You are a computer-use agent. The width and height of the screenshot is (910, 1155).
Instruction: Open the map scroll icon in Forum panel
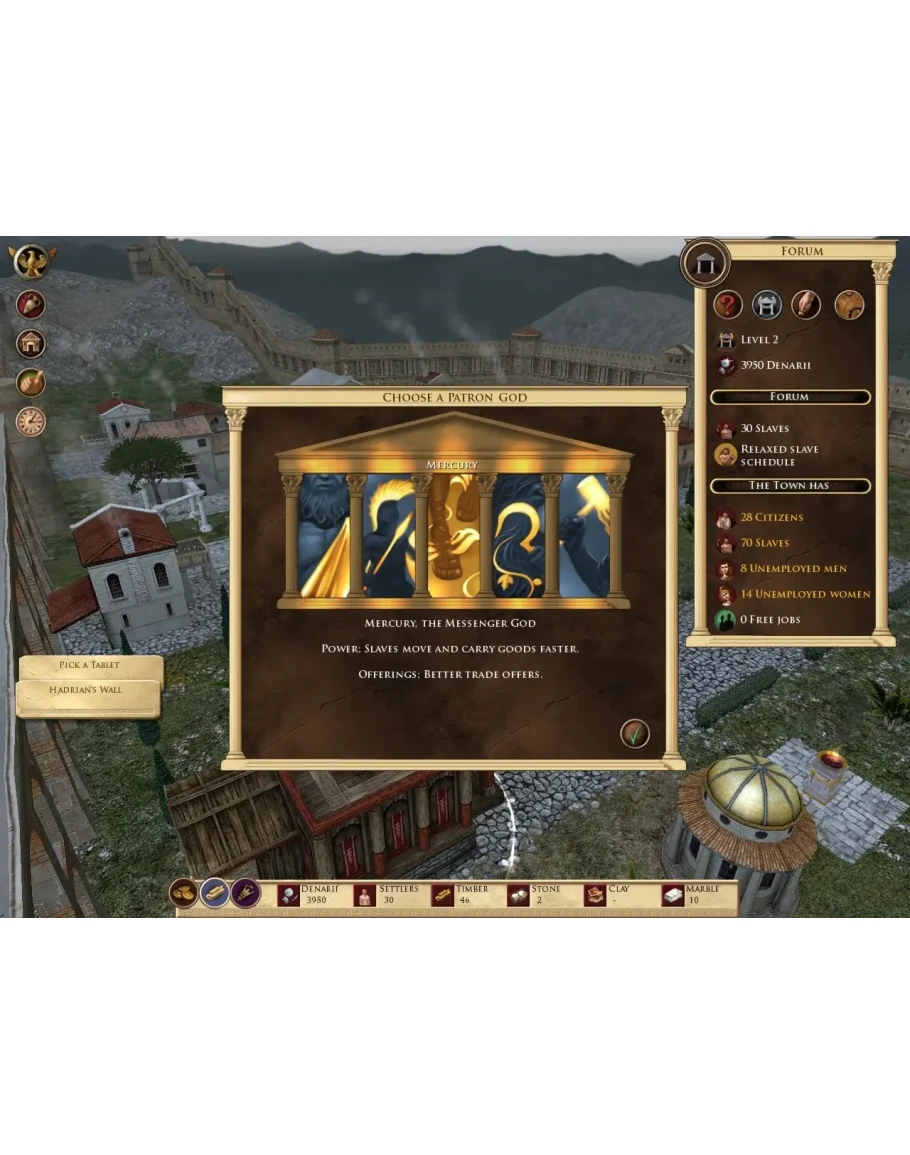tap(849, 304)
